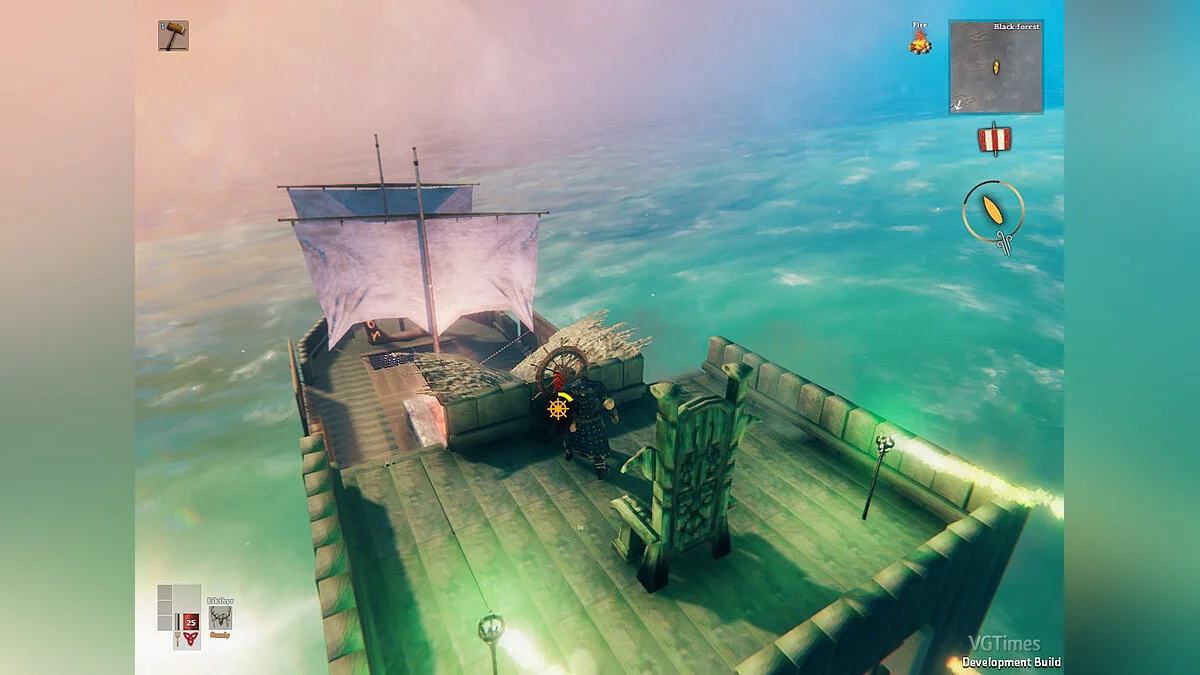1200x675 pixels.
Task: Click the red triquetra health icon
Action: [x=190, y=640]
